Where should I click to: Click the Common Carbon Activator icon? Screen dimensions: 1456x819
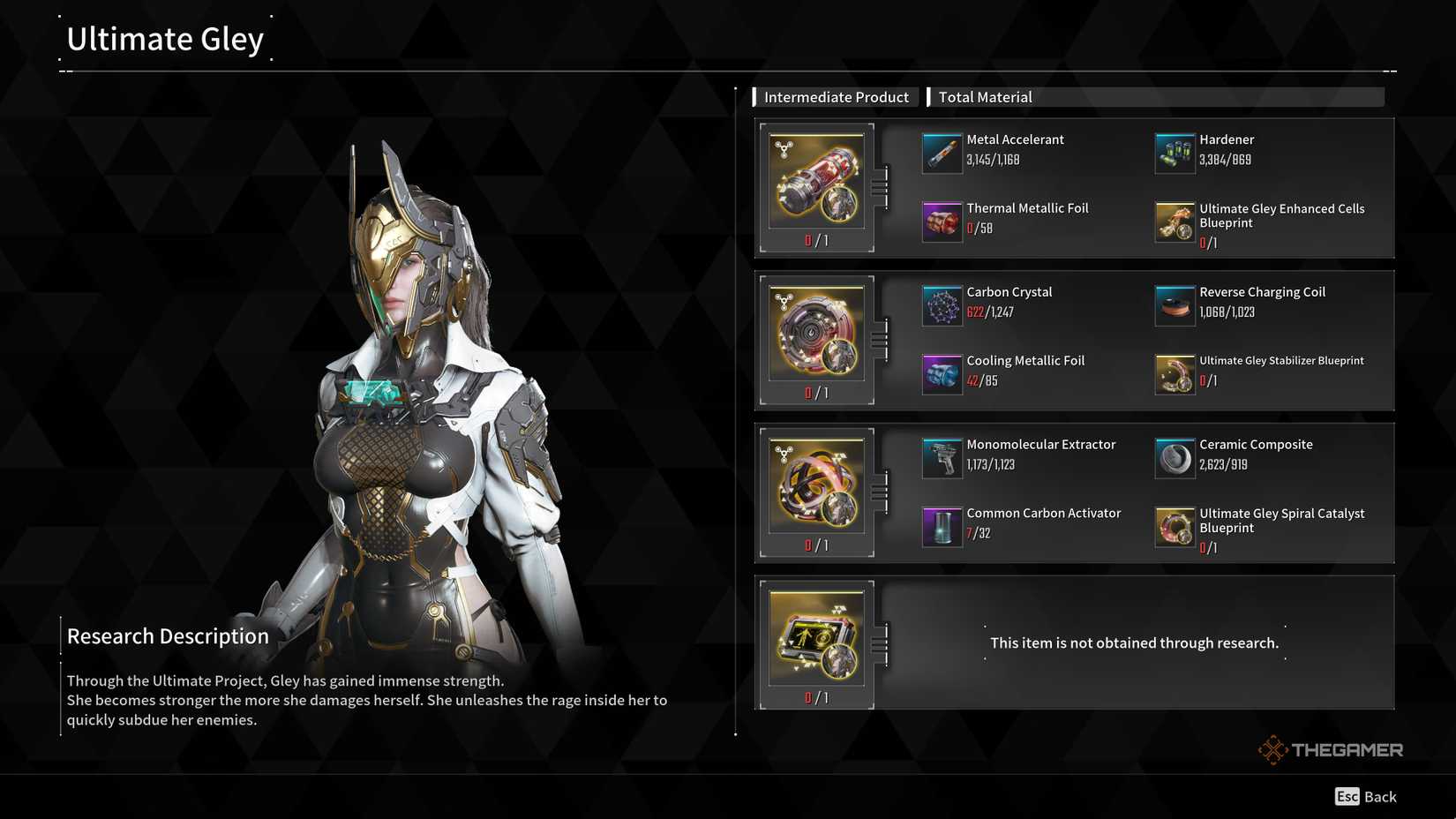942,526
